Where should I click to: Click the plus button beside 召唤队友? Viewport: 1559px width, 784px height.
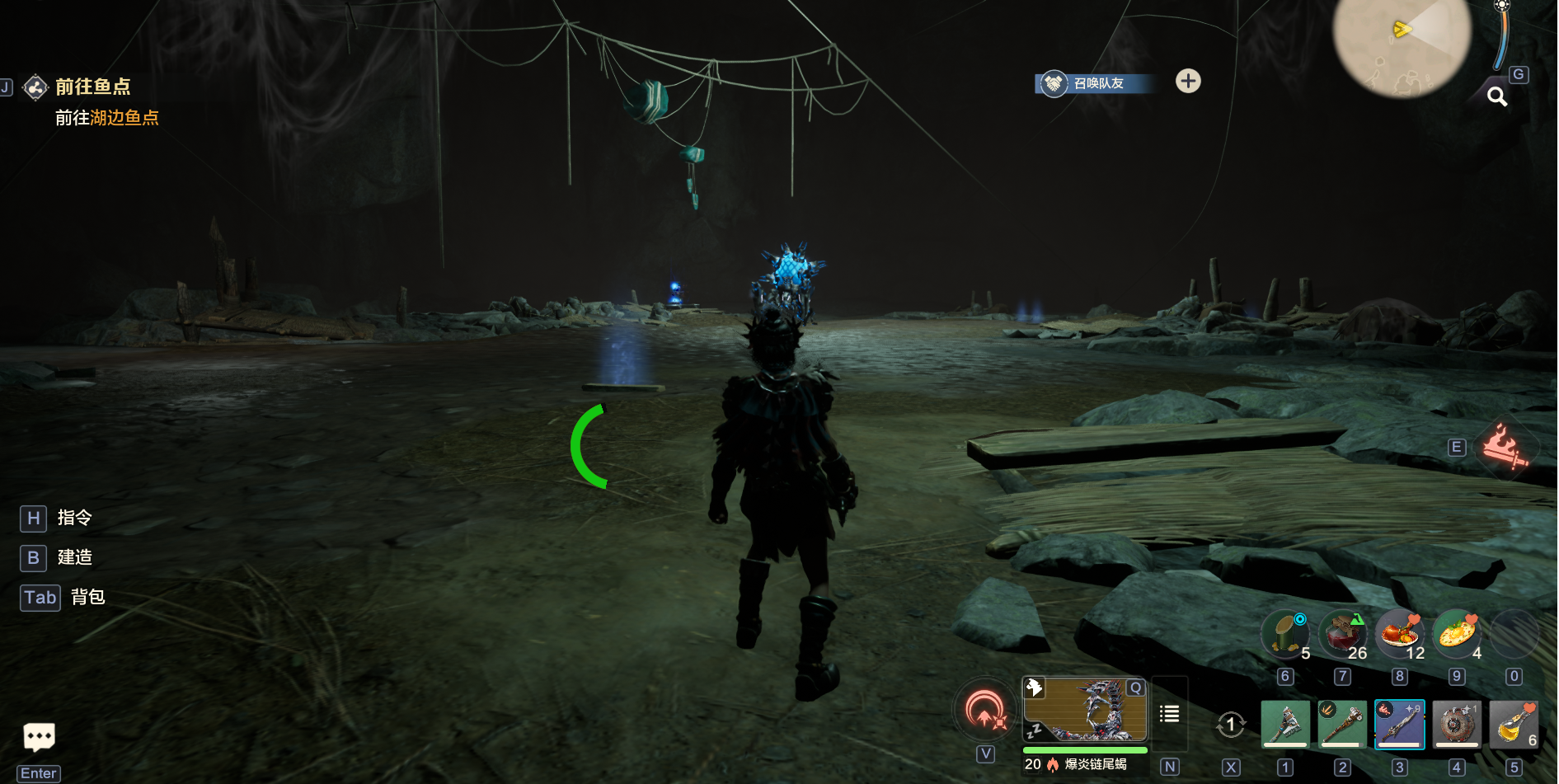pos(1188,81)
